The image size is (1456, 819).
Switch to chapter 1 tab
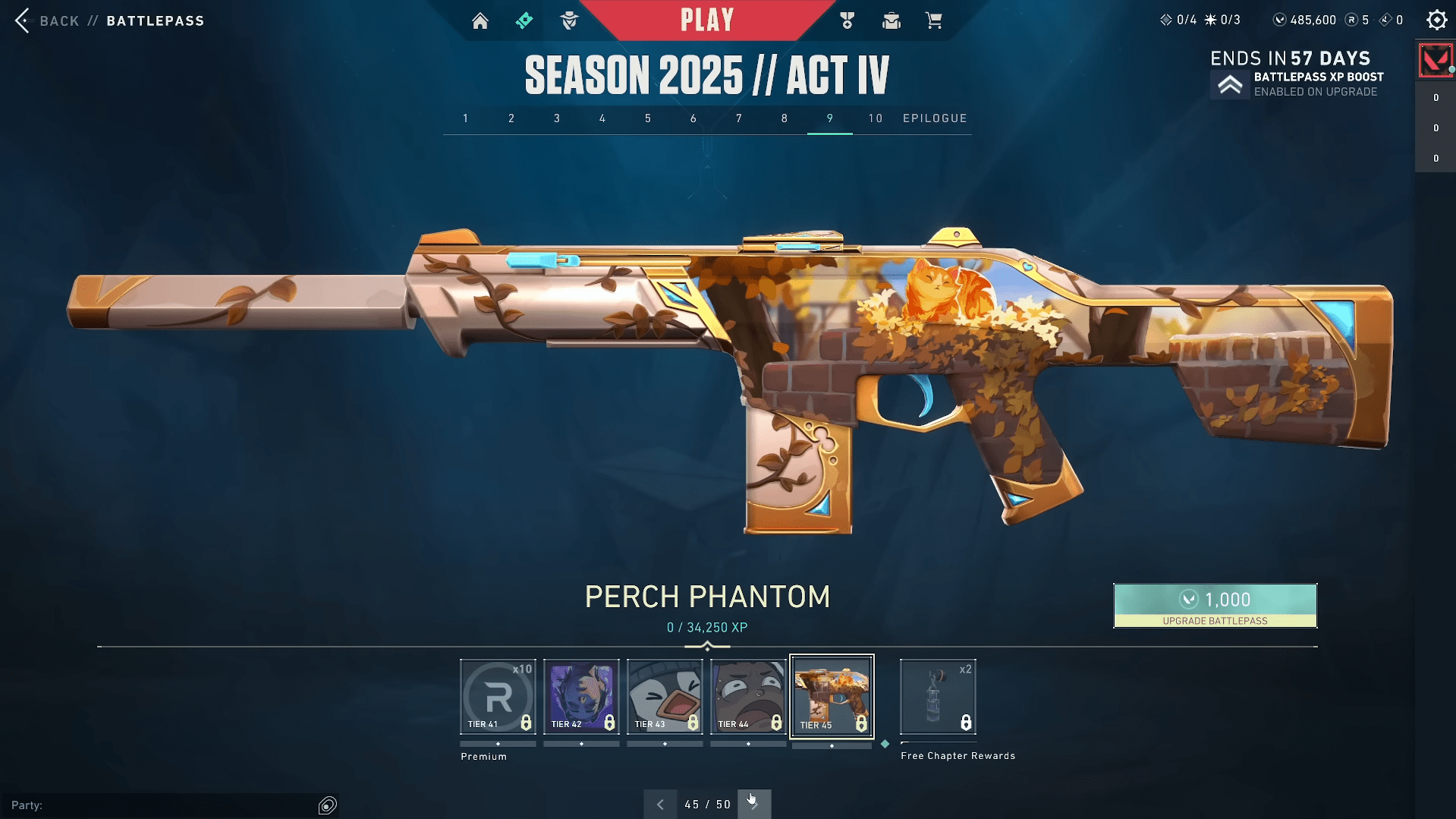pos(466,118)
